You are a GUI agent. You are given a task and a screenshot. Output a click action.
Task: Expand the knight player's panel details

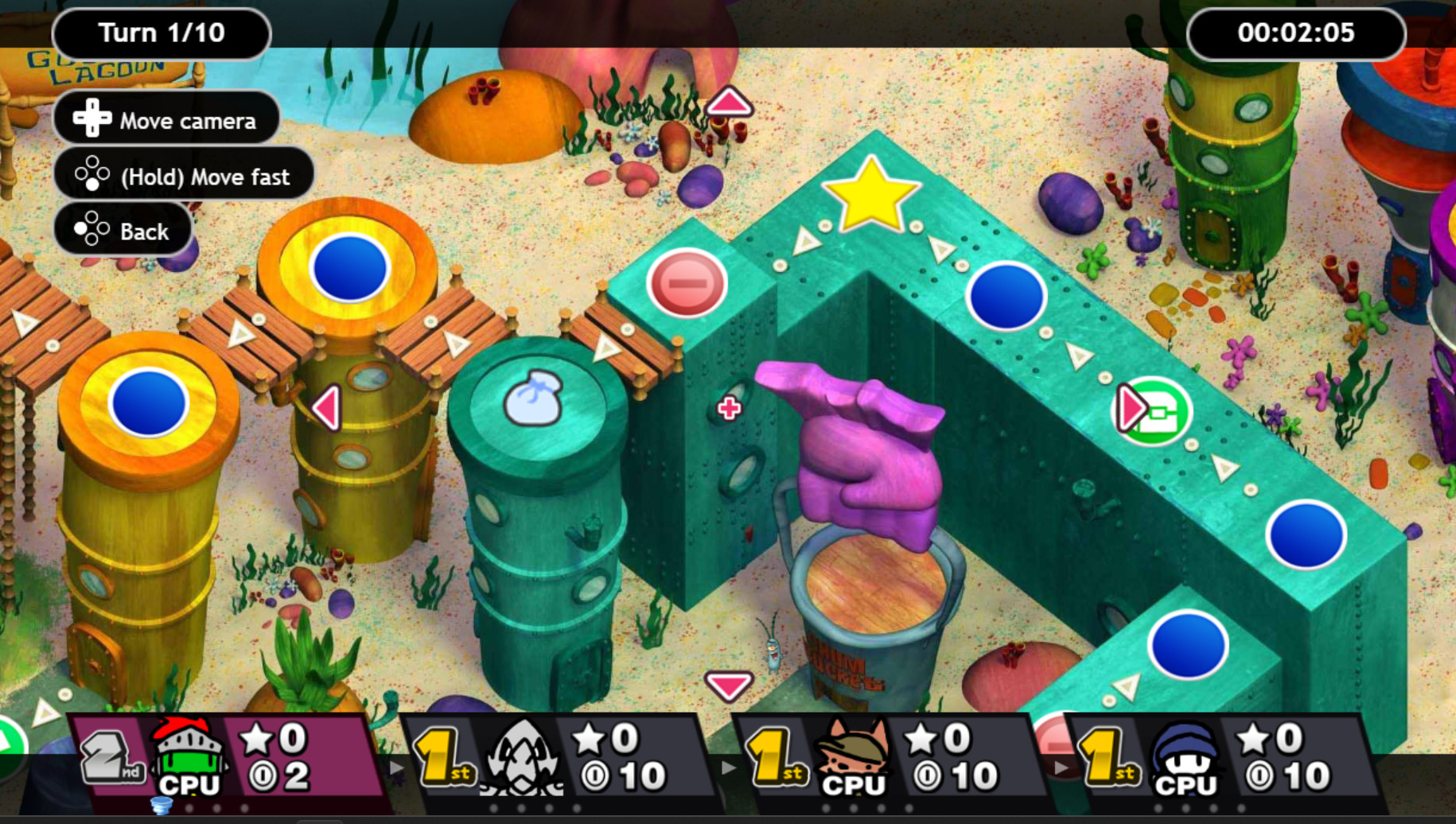pyautogui.click(x=395, y=768)
